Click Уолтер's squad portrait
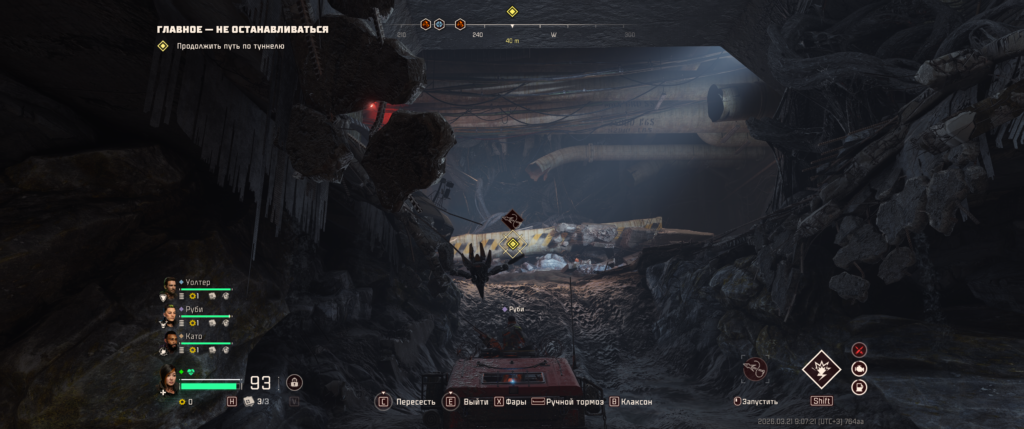 point(170,285)
